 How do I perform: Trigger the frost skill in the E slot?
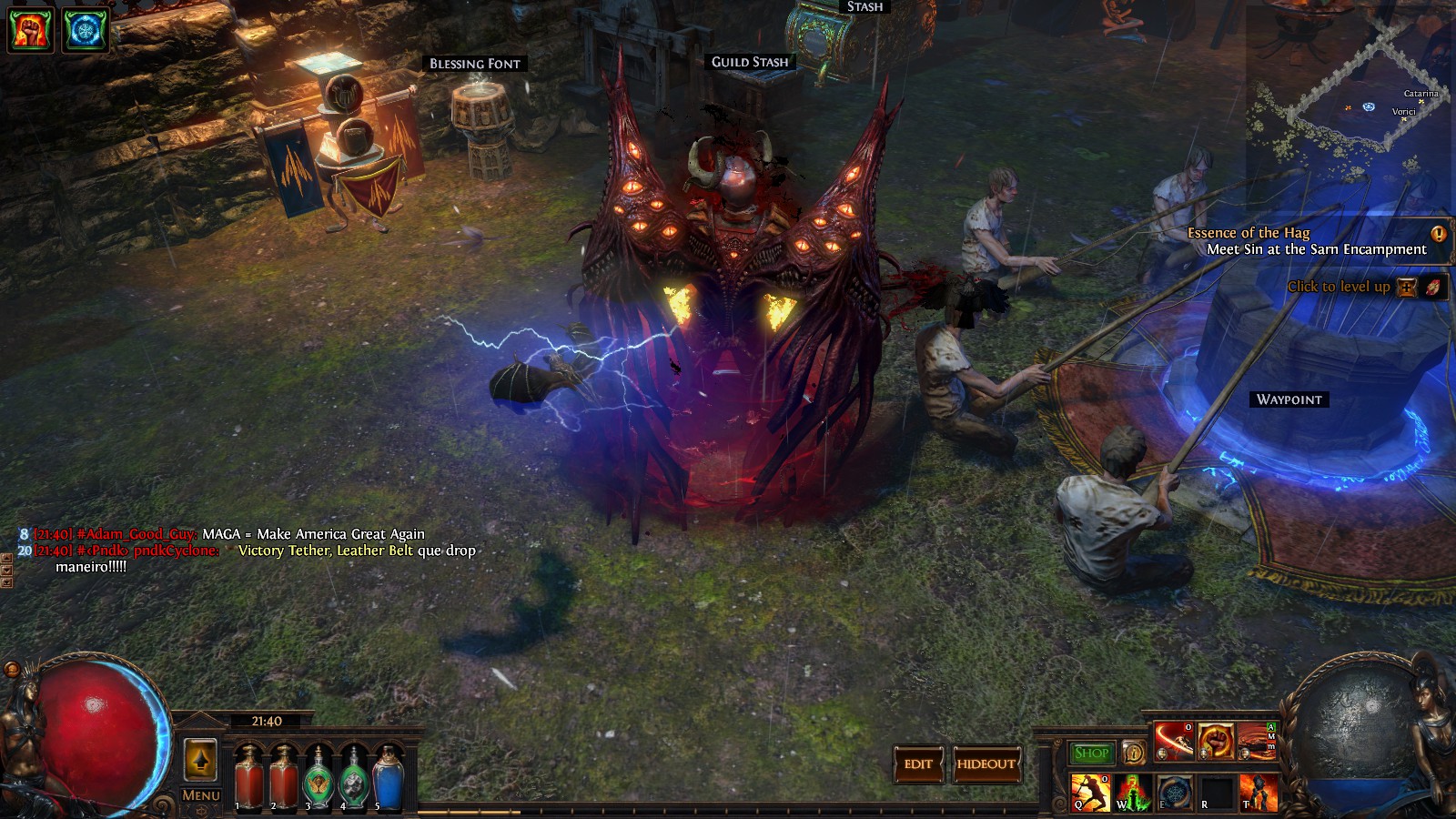[1175, 793]
